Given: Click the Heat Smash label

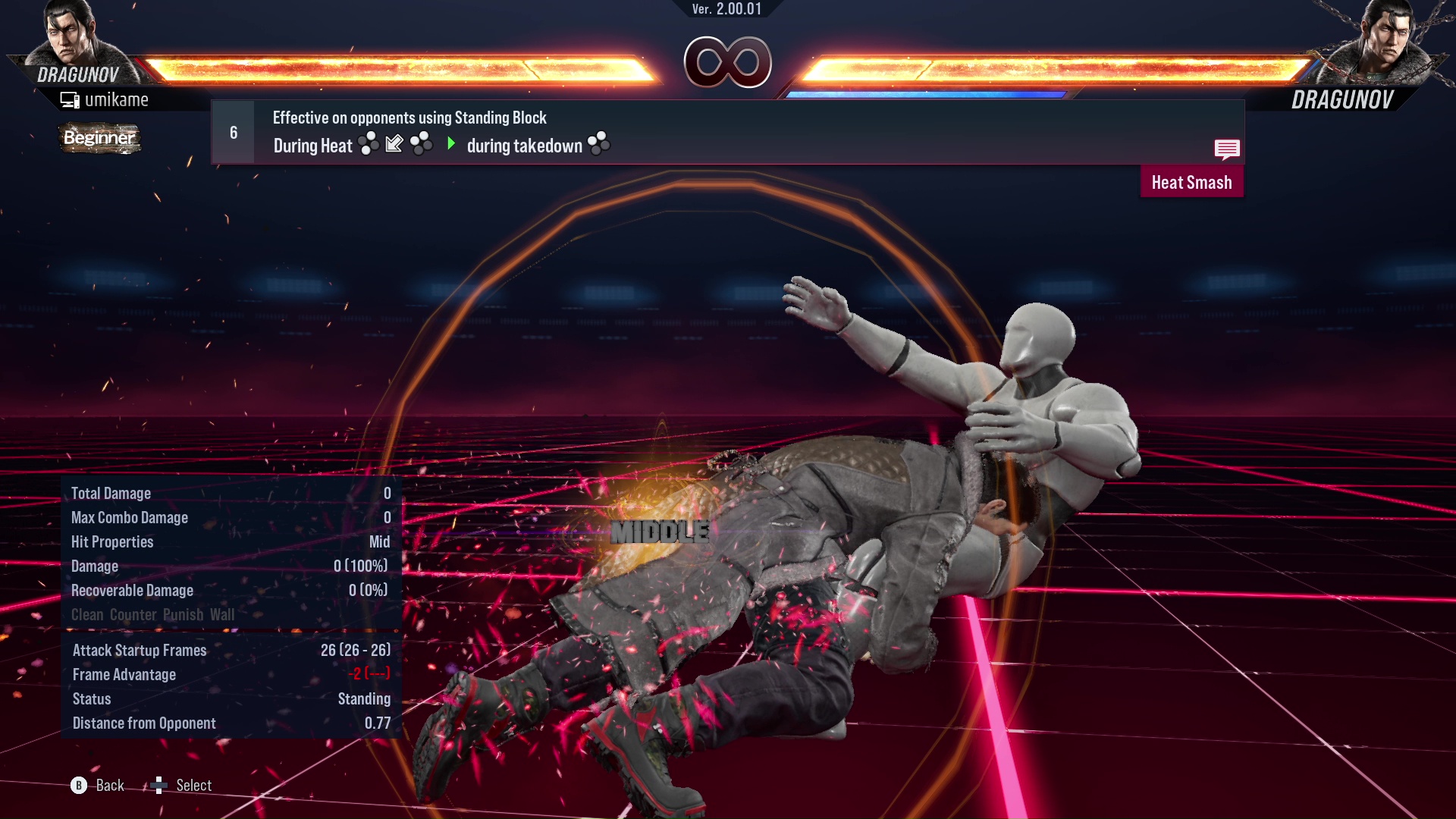Looking at the screenshot, I should tap(1191, 182).
